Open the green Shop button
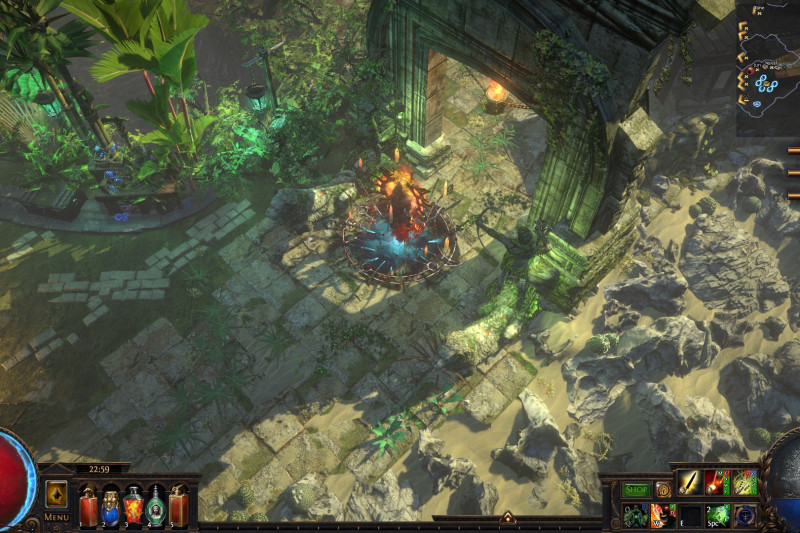The width and height of the screenshot is (800, 533). point(636,489)
